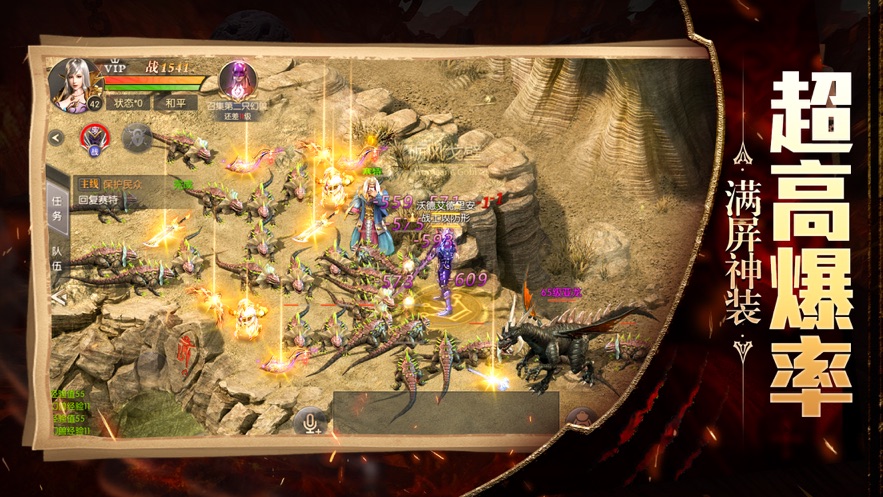The image size is (883, 497).
Task: Switch the 和平 peace combat mode
Action: (x=176, y=102)
